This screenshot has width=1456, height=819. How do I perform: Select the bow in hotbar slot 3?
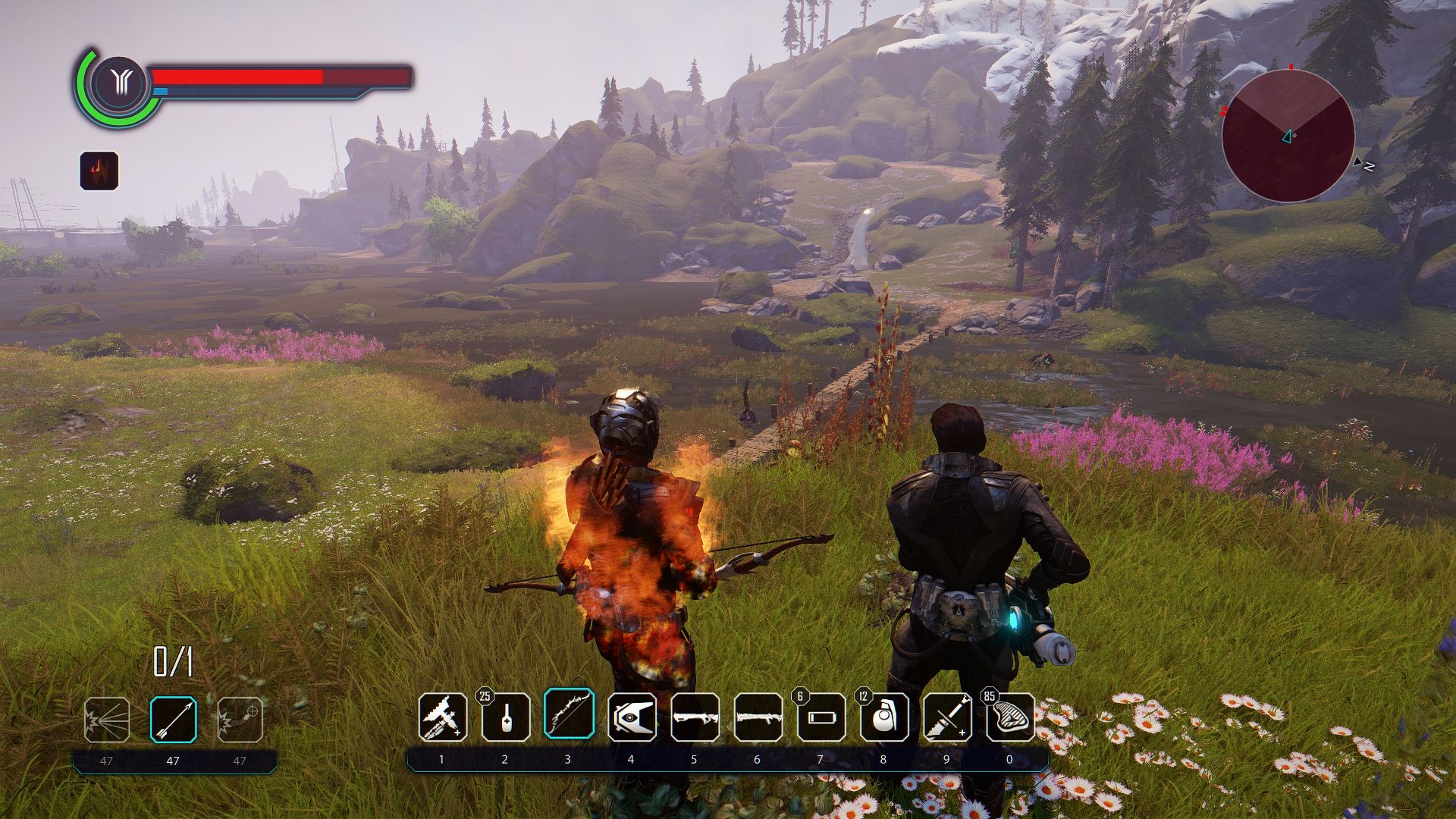[x=569, y=714]
